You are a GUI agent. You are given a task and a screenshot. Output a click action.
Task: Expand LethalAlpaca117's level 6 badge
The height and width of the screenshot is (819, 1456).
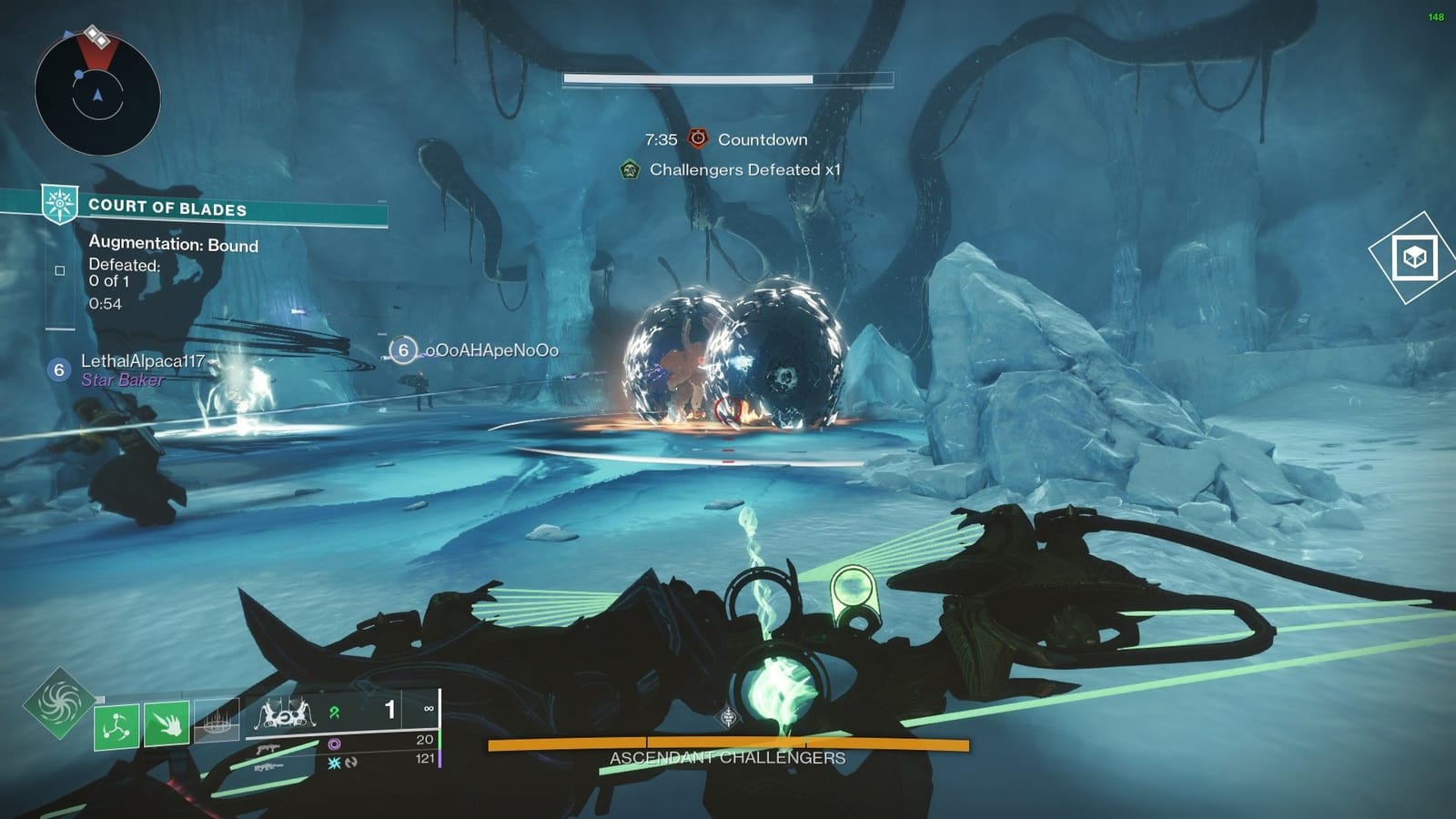click(x=58, y=370)
